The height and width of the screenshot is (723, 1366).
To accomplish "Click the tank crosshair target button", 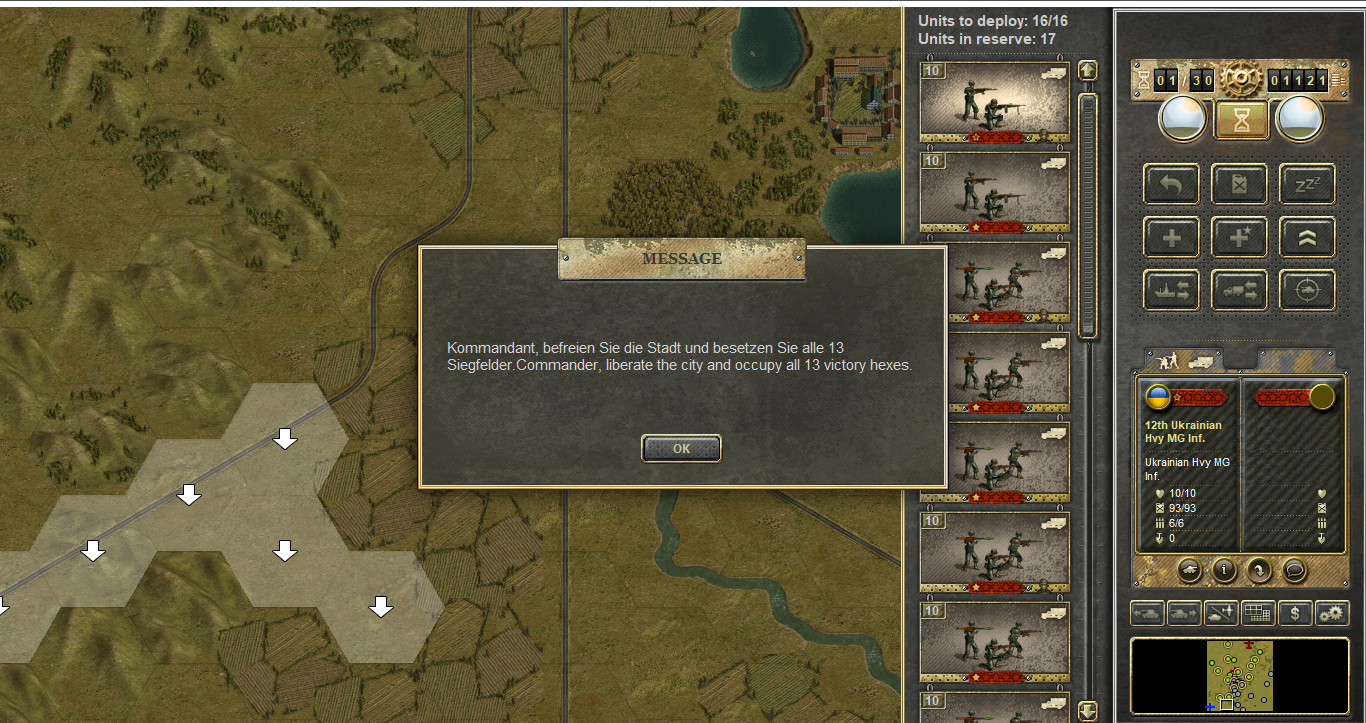I will 1307,290.
